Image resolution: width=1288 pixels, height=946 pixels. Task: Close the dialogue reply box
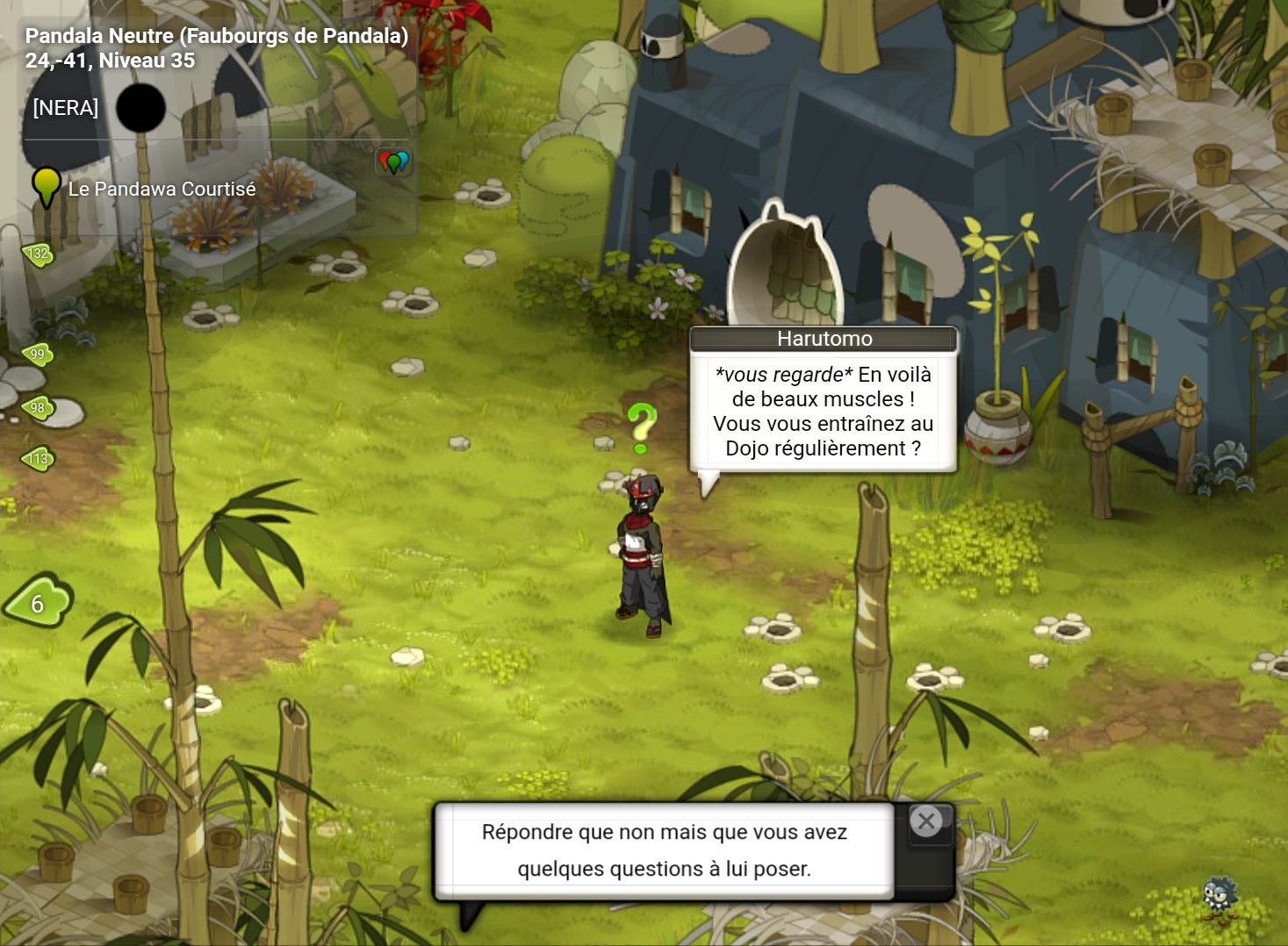coord(925,821)
